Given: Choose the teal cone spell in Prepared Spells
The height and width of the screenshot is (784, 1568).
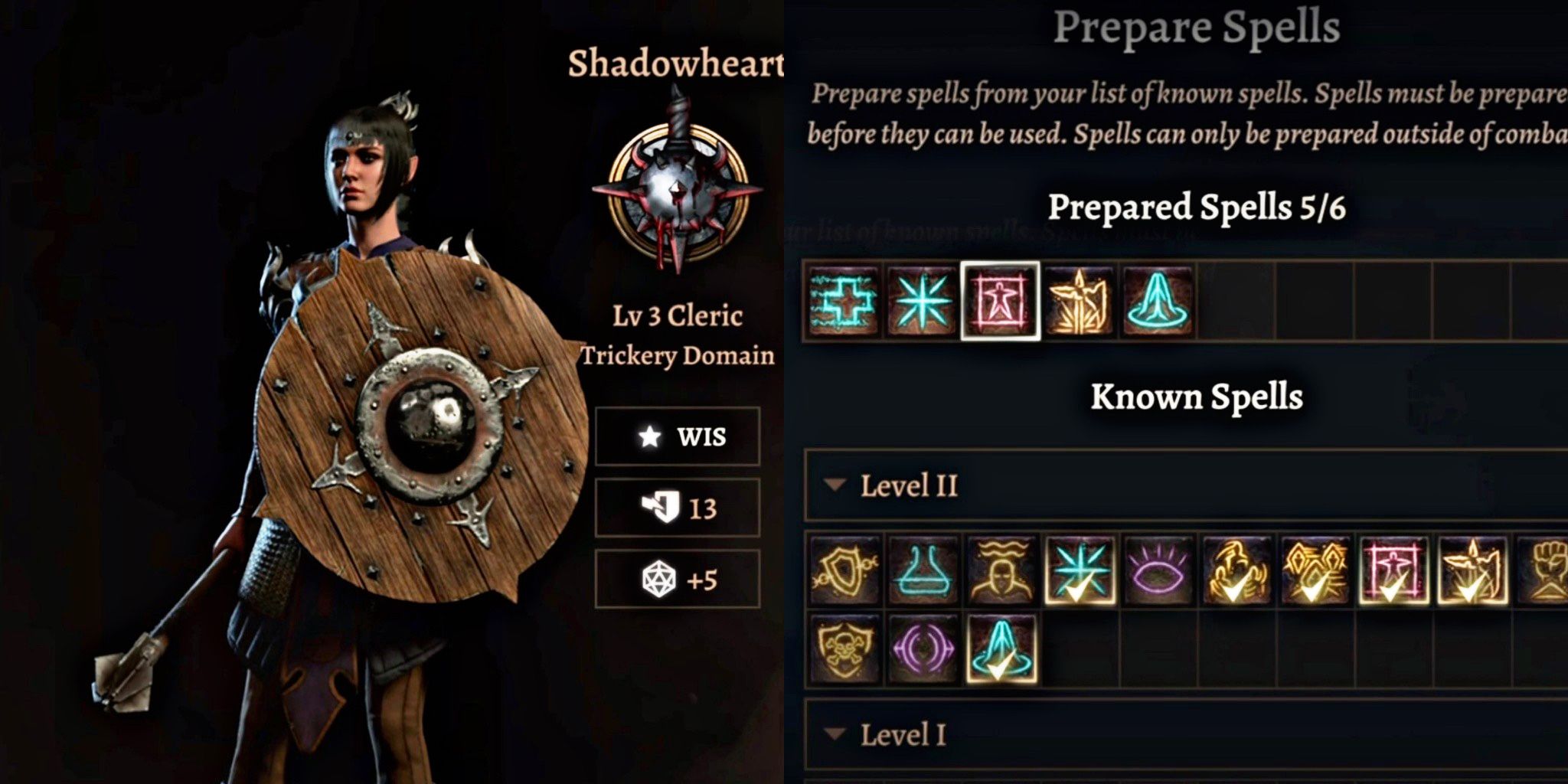Looking at the screenshot, I should [x=1157, y=300].
